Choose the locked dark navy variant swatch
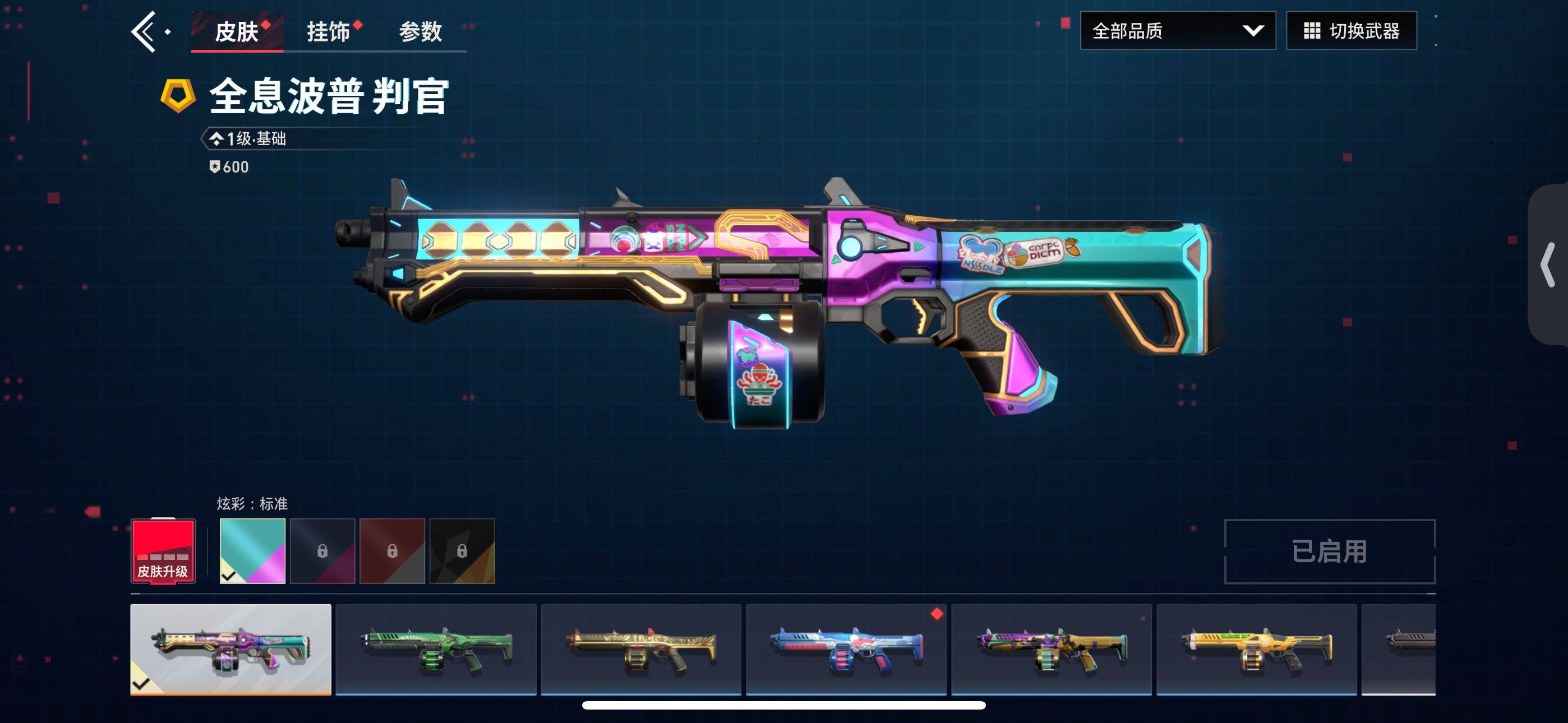 [322, 551]
